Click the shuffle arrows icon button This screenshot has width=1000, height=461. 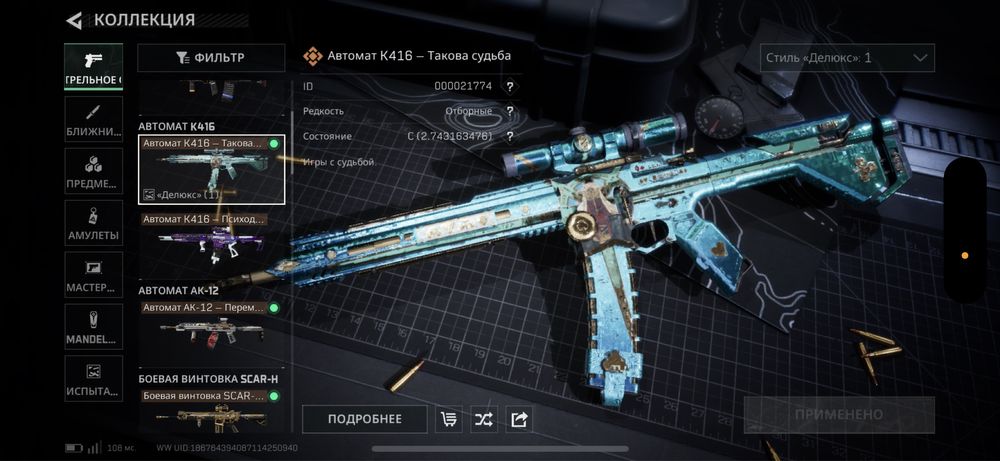tap(484, 419)
